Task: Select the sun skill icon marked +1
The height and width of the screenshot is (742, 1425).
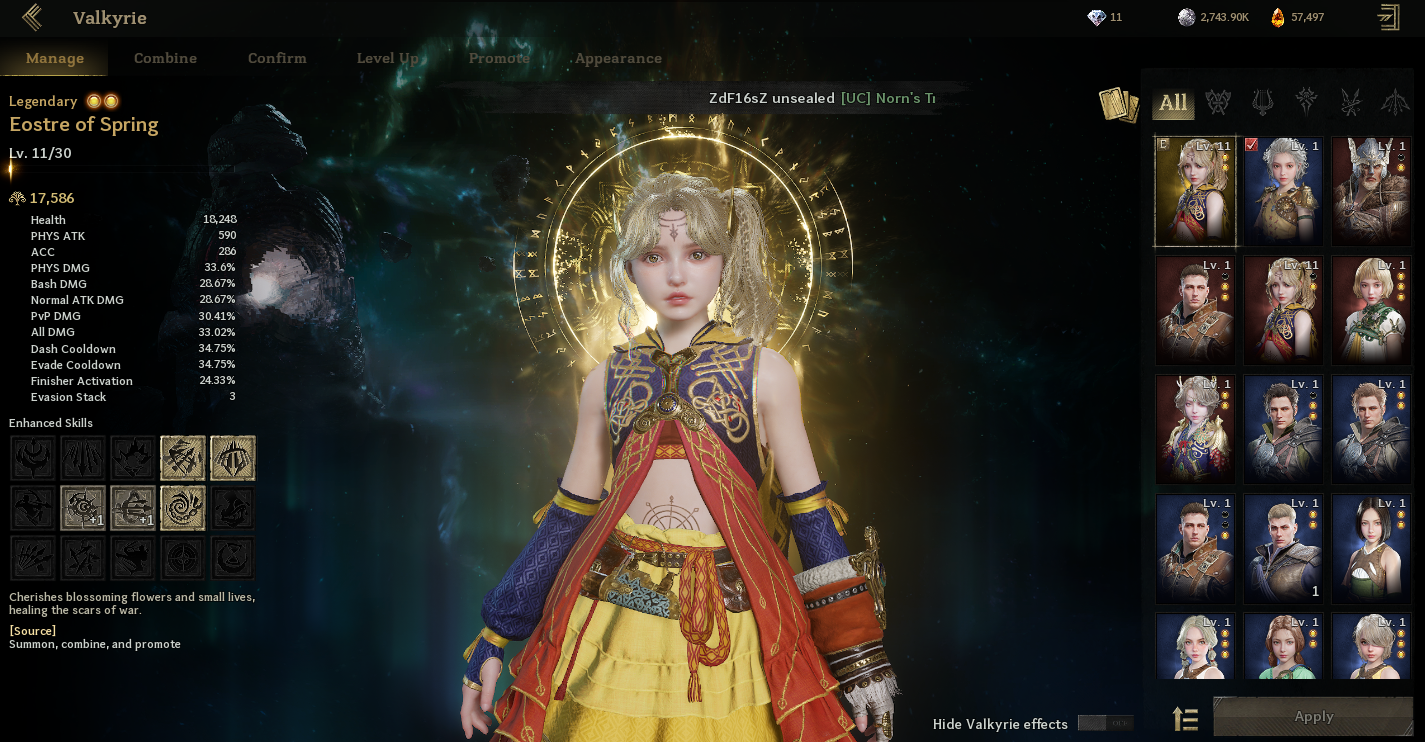Action: pos(83,508)
